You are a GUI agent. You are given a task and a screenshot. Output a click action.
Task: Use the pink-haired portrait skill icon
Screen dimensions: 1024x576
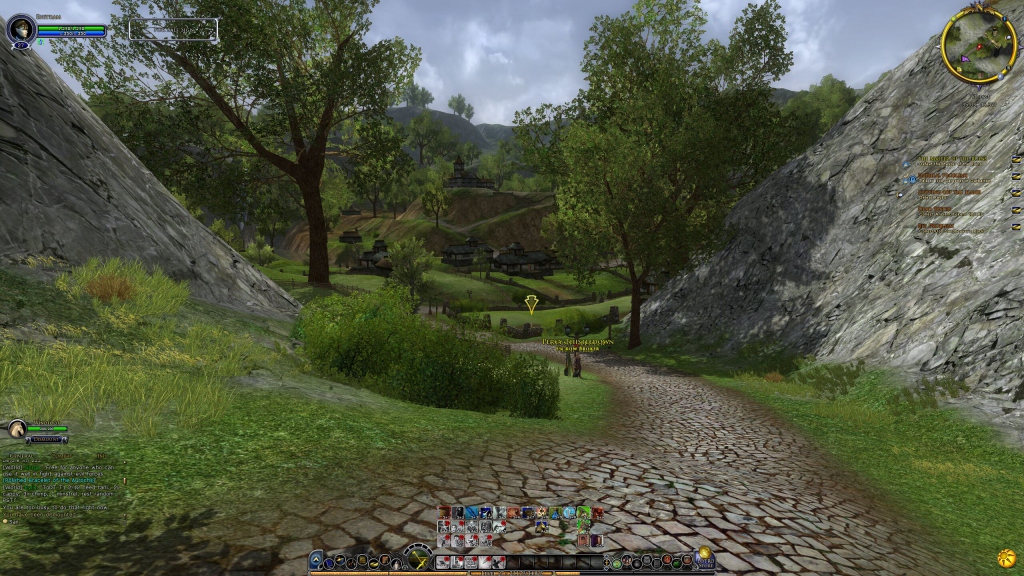583,540
